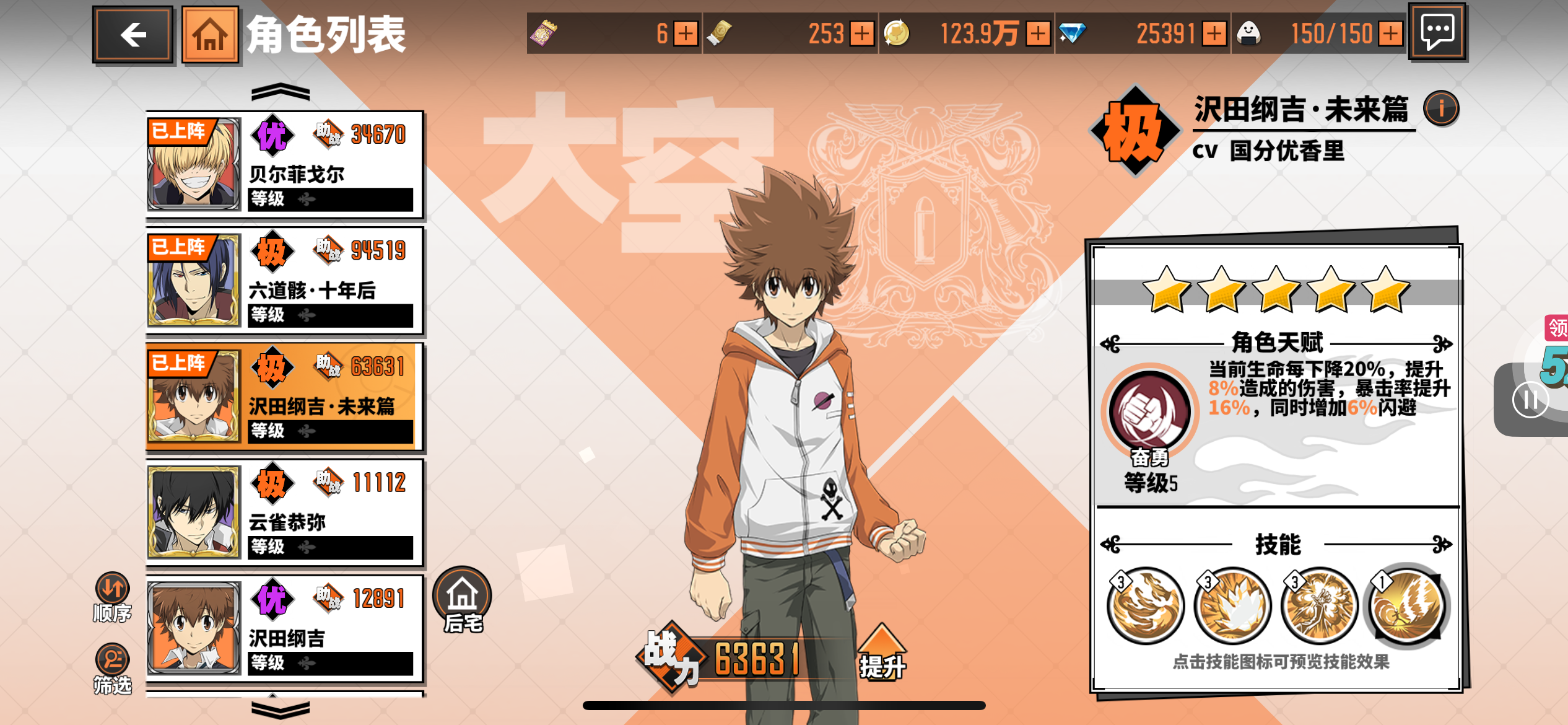Refill stamina via the 150/150 plus
Viewport: 1568px width, 725px height.
1390,33
